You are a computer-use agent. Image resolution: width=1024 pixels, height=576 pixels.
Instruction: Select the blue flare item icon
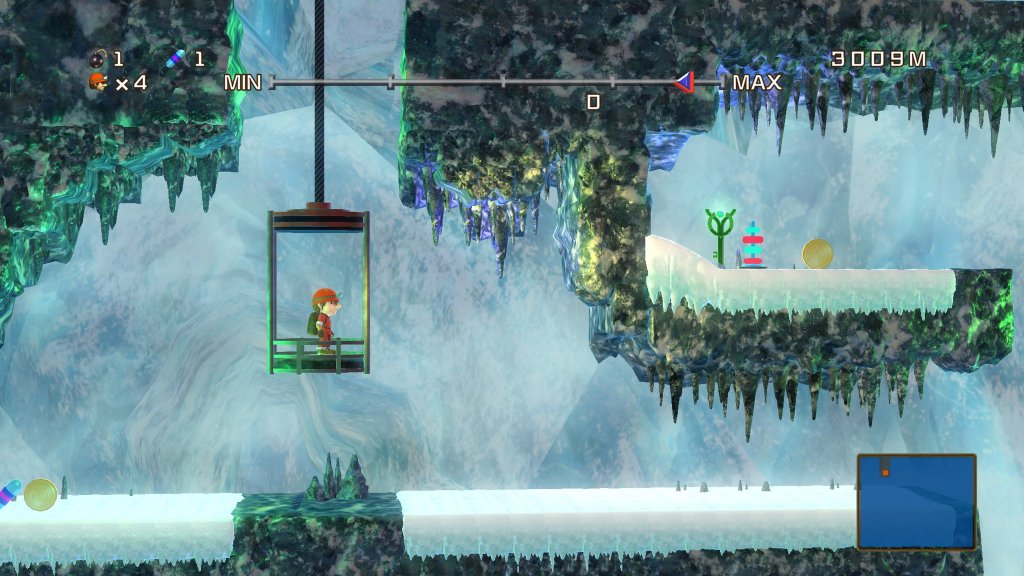click(176, 59)
